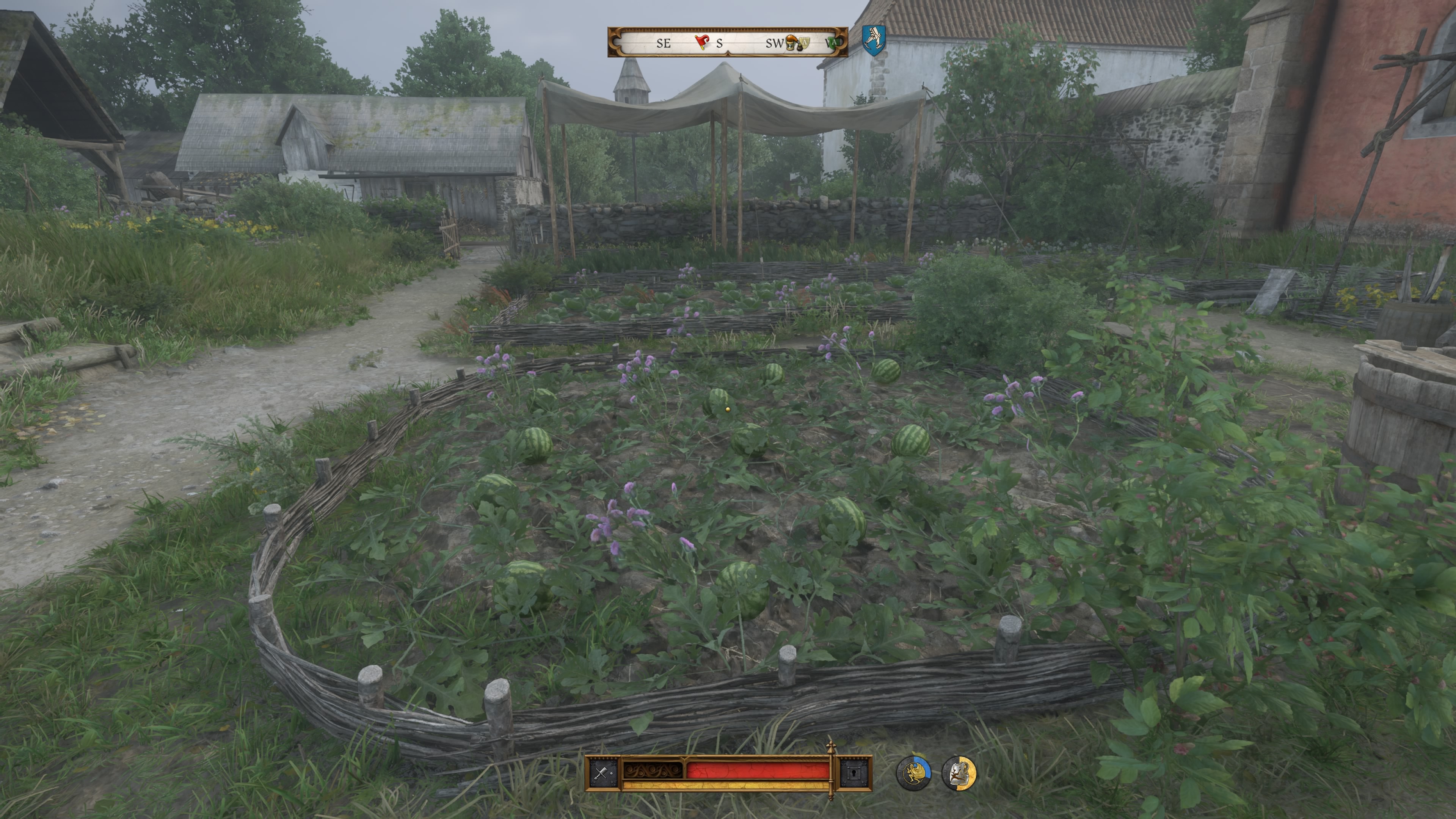Click the overloaded carrier status icon
Screen dimensions: 1456x819
pos(913,773)
